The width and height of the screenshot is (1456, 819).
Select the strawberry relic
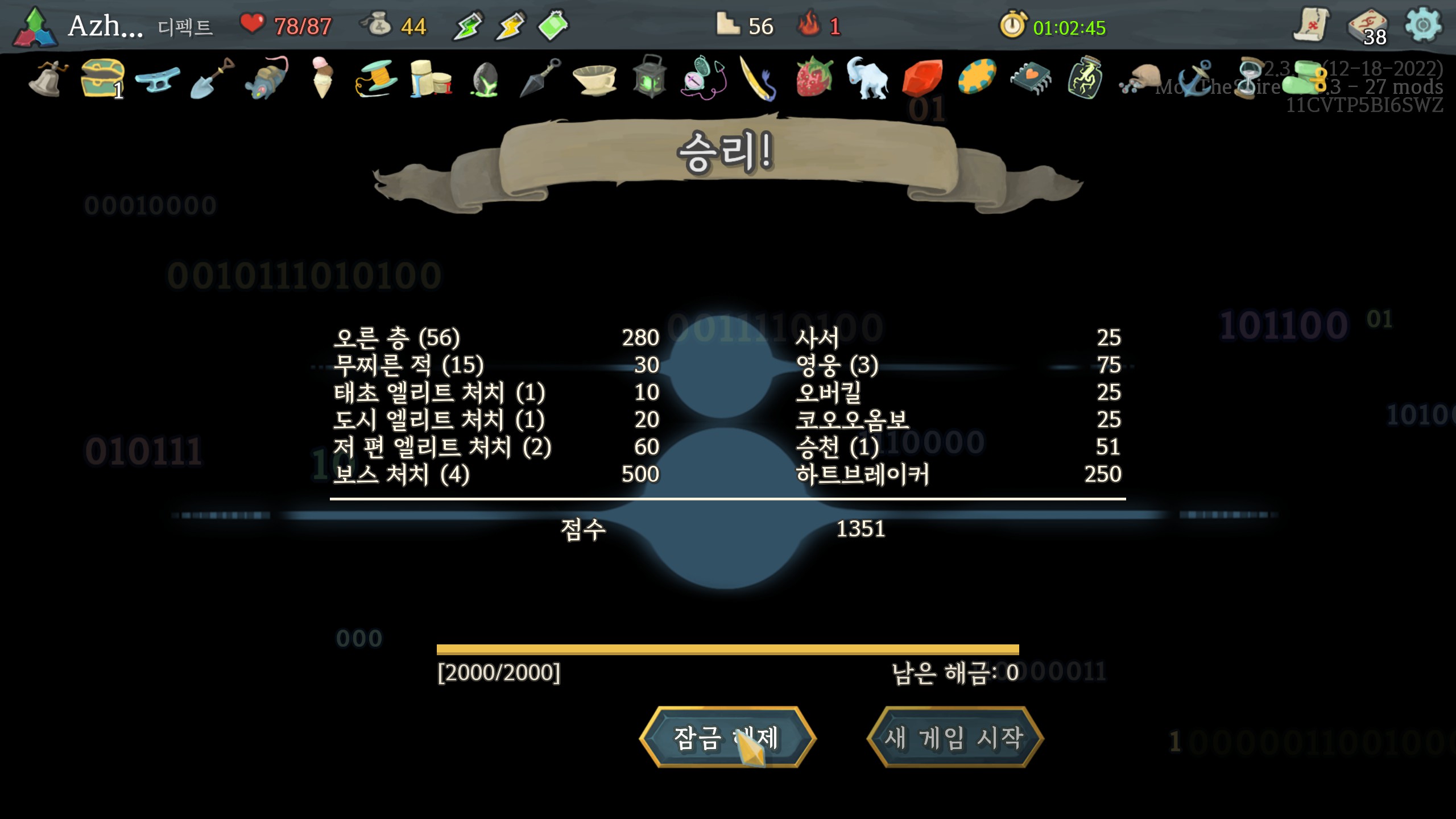(x=814, y=77)
